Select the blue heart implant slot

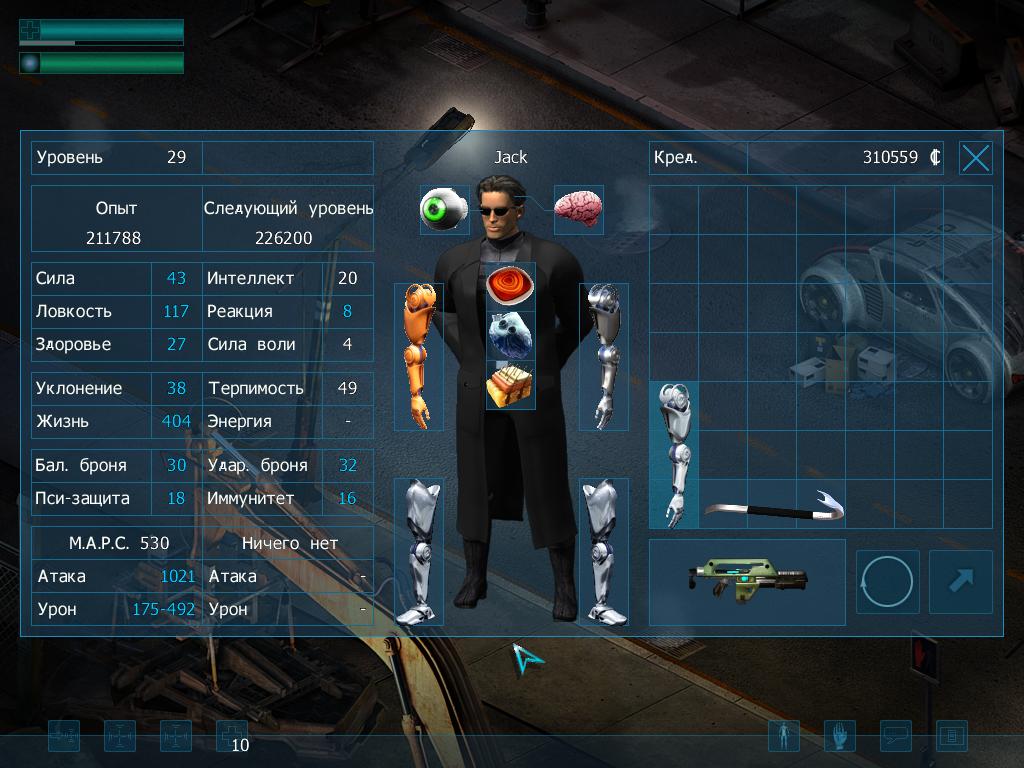(x=510, y=335)
